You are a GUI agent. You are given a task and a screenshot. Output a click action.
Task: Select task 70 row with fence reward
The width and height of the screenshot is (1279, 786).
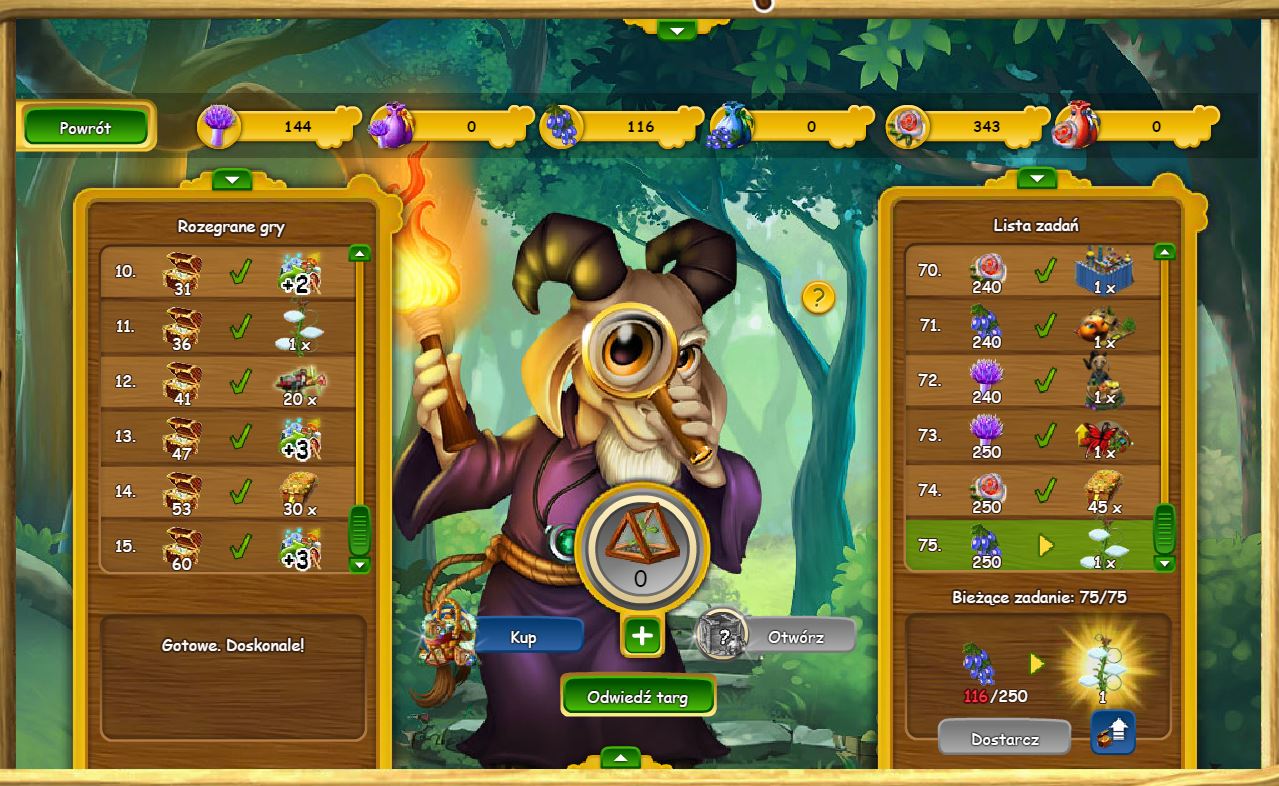coord(1030,271)
